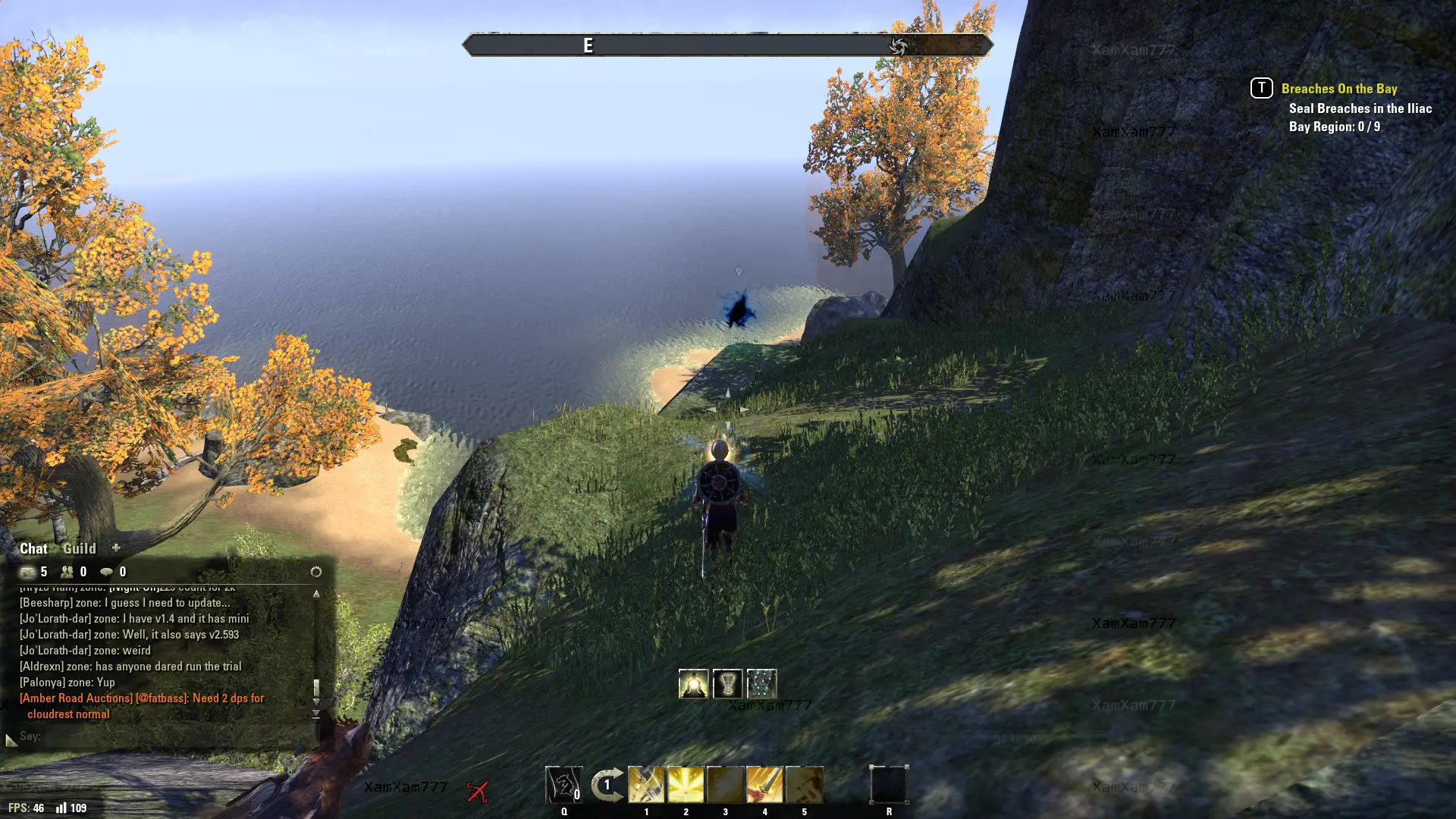
Task: Activate the radiant light burst skill
Action: tap(686, 785)
